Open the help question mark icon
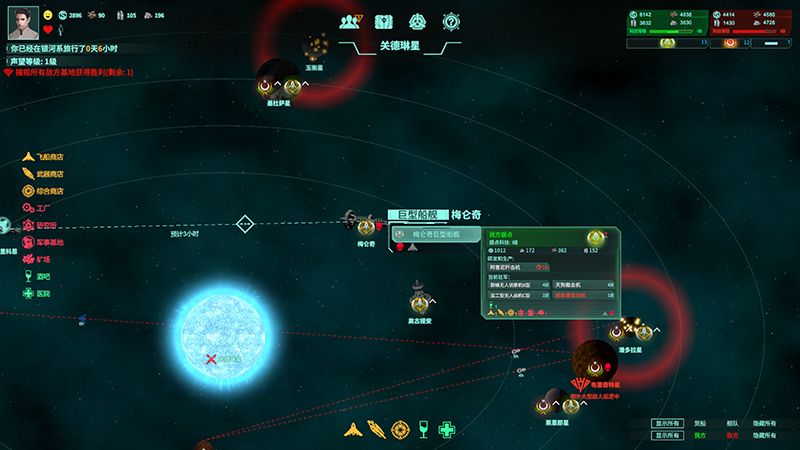Image resolution: width=800 pixels, height=450 pixels. tap(452, 21)
